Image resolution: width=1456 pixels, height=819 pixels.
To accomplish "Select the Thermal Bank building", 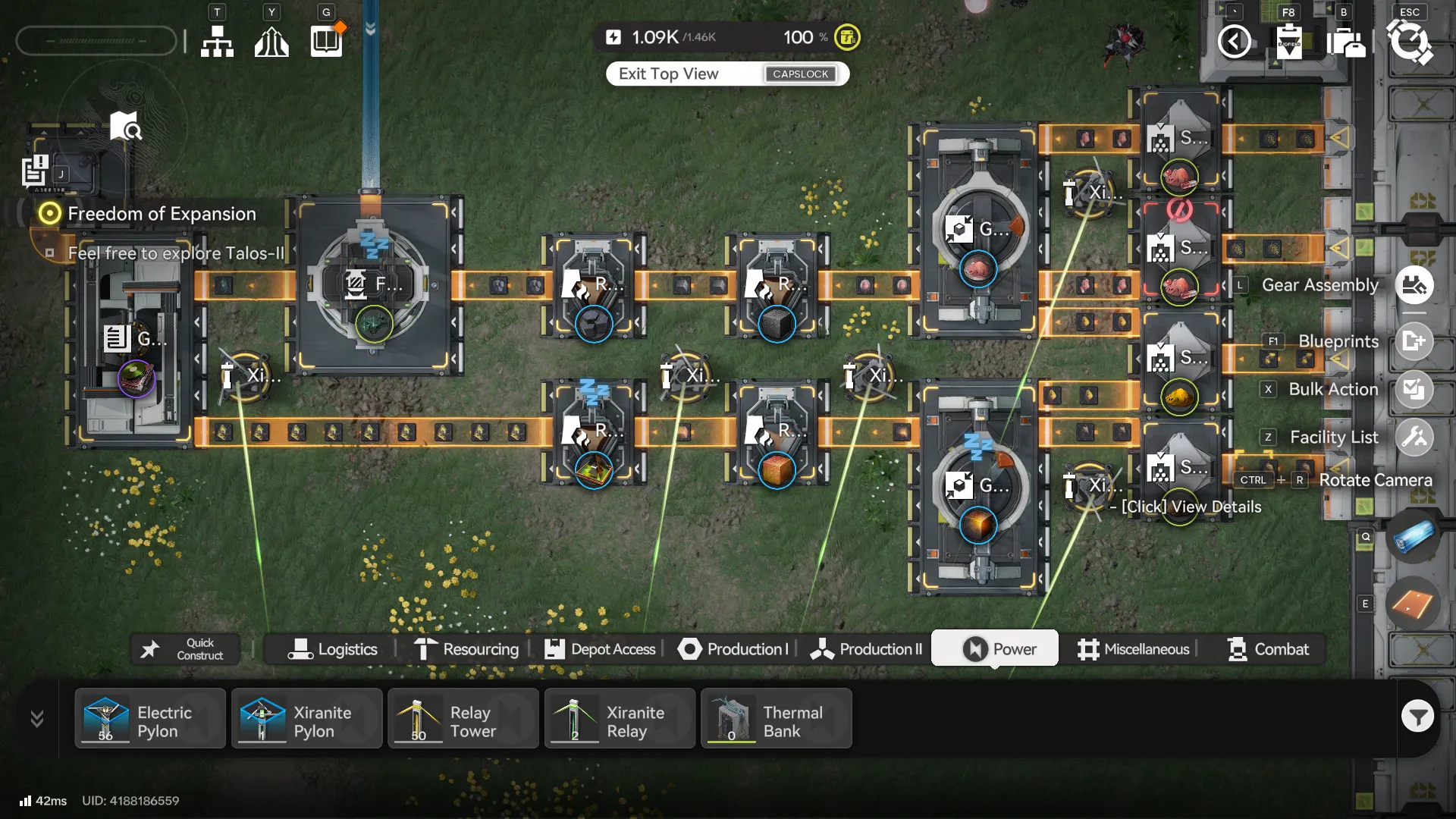I will pyautogui.click(x=777, y=718).
